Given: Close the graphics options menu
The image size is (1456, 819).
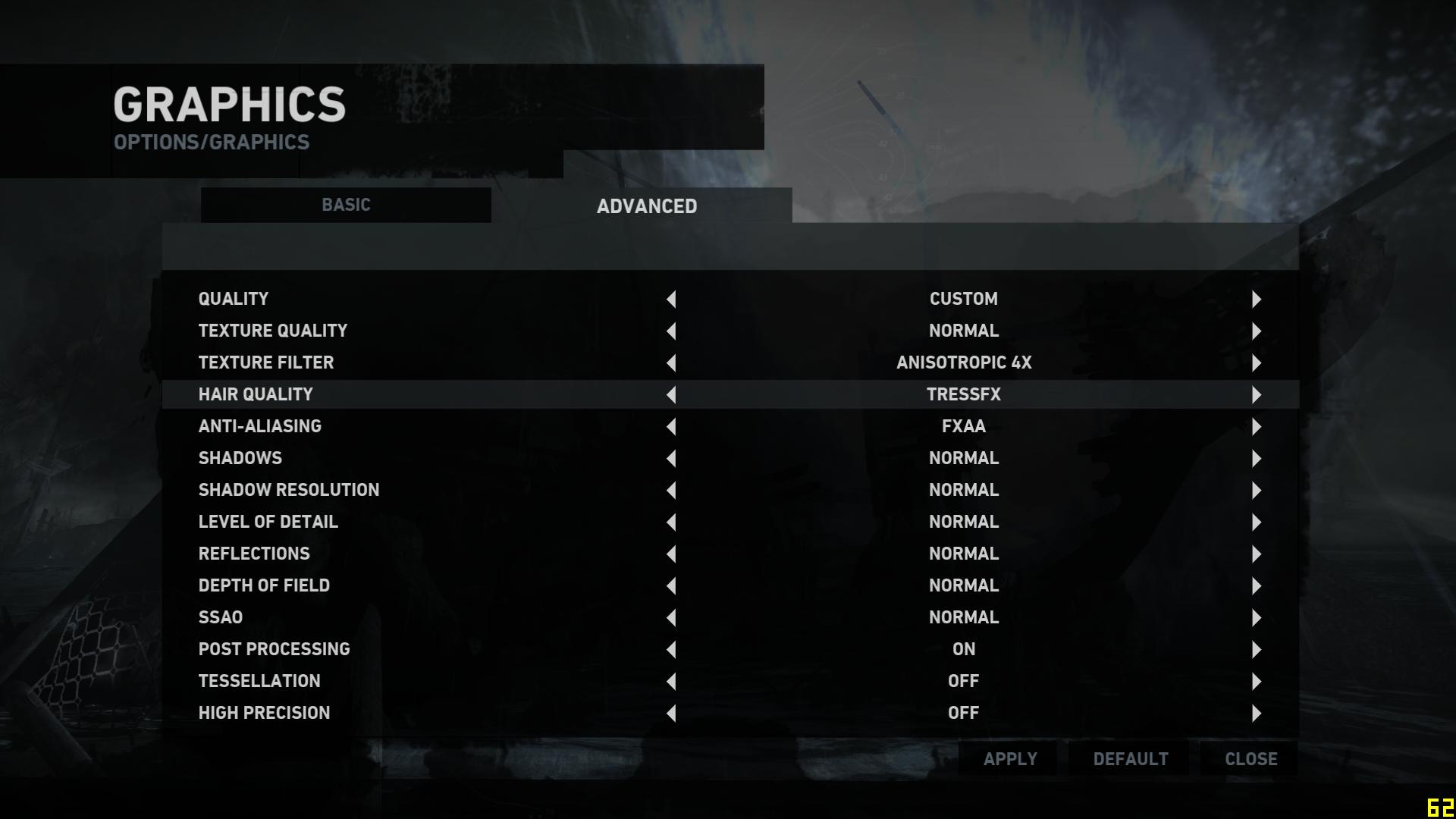Looking at the screenshot, I should pyautogui.click(x=1251, y=759).
